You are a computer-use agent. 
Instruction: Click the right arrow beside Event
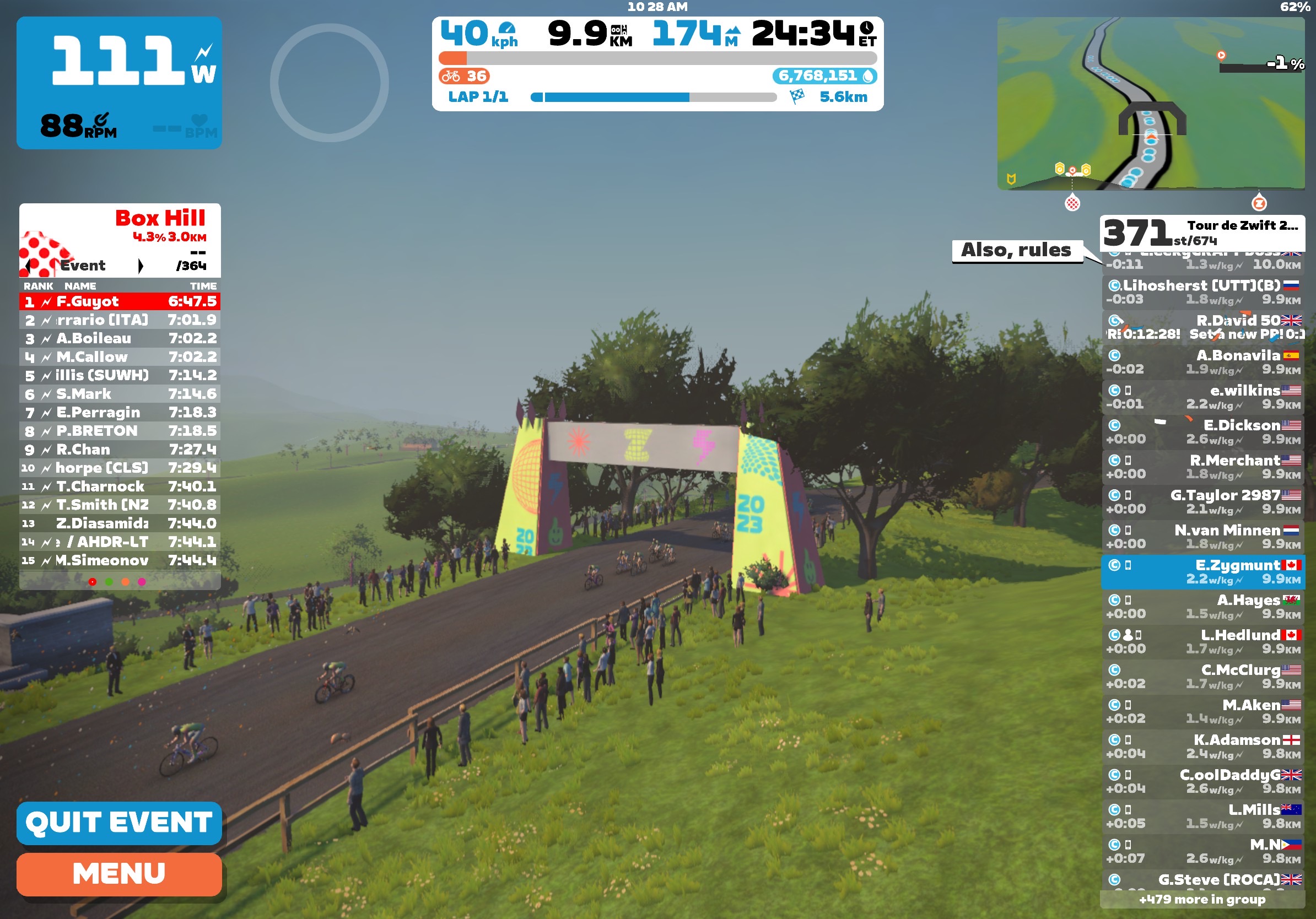click(141, 265)
